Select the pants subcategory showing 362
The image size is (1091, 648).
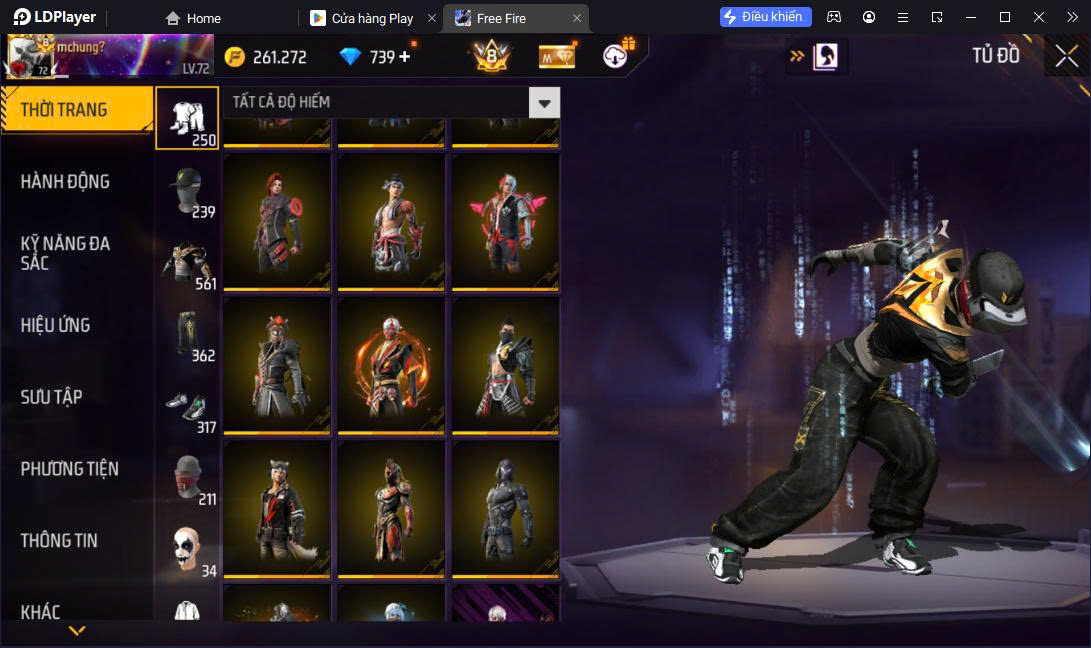pos(187,335)
